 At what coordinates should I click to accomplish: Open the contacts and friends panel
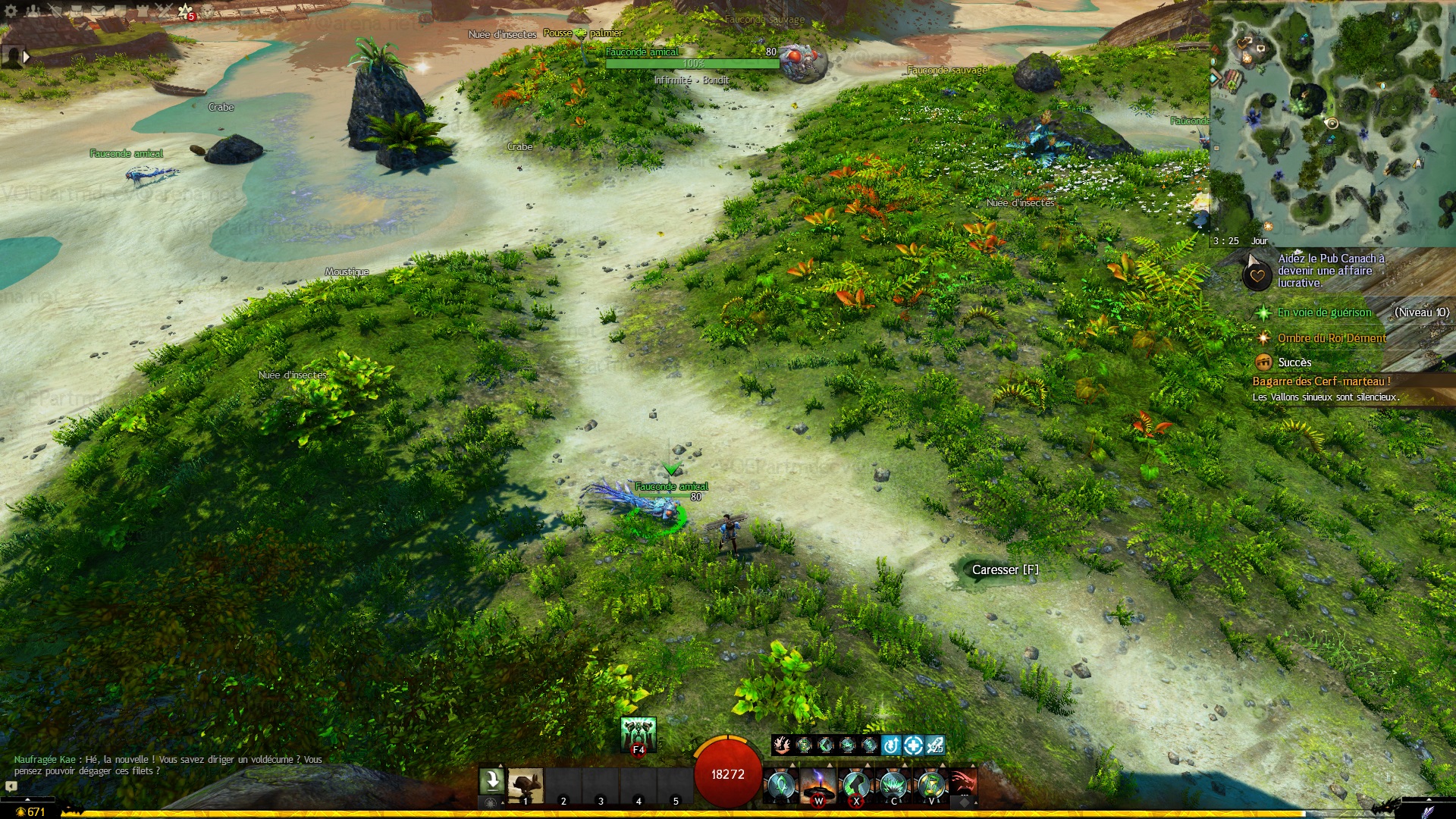coord(33,11)
